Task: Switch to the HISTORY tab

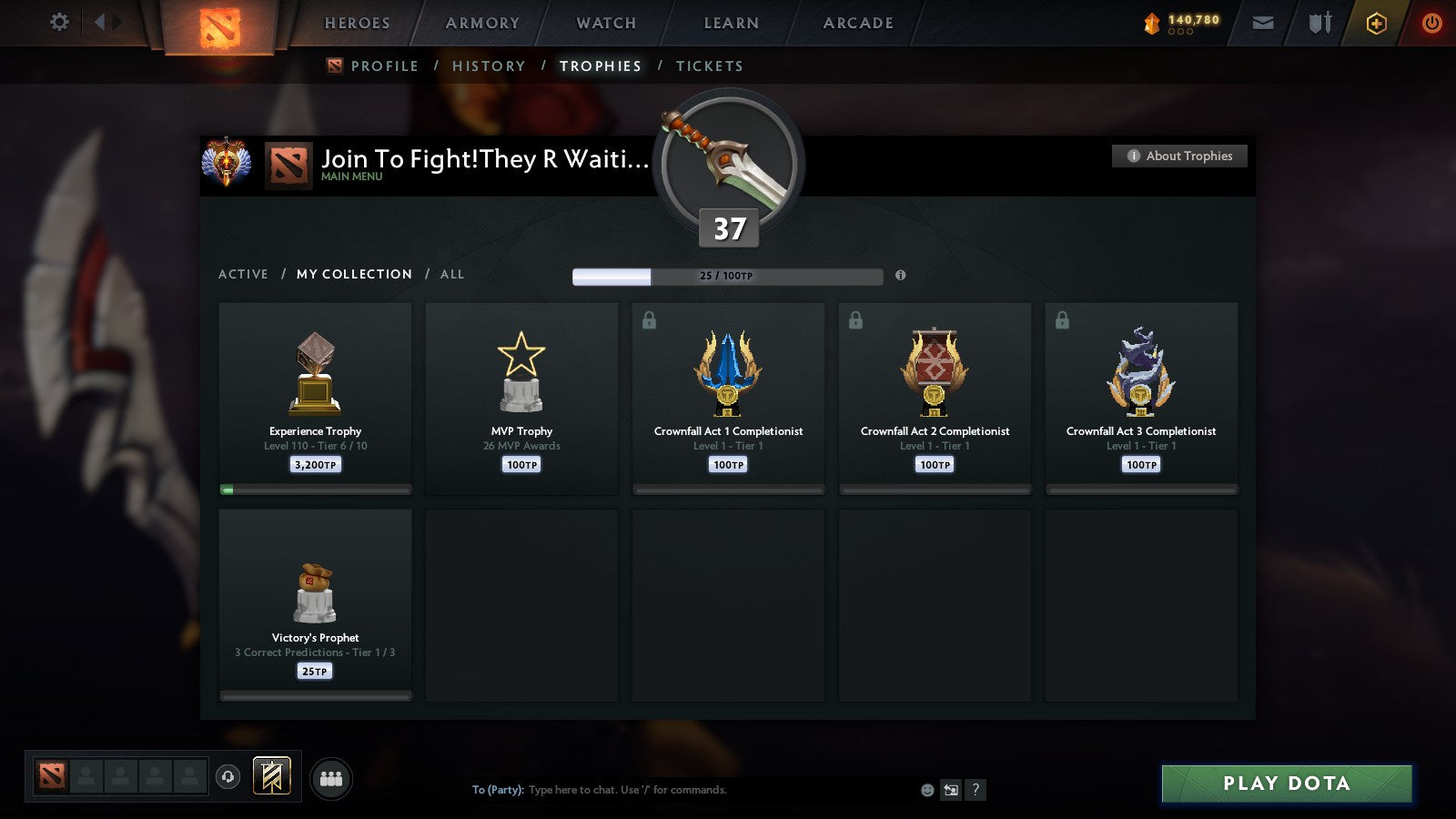Action: coord(490,66)
